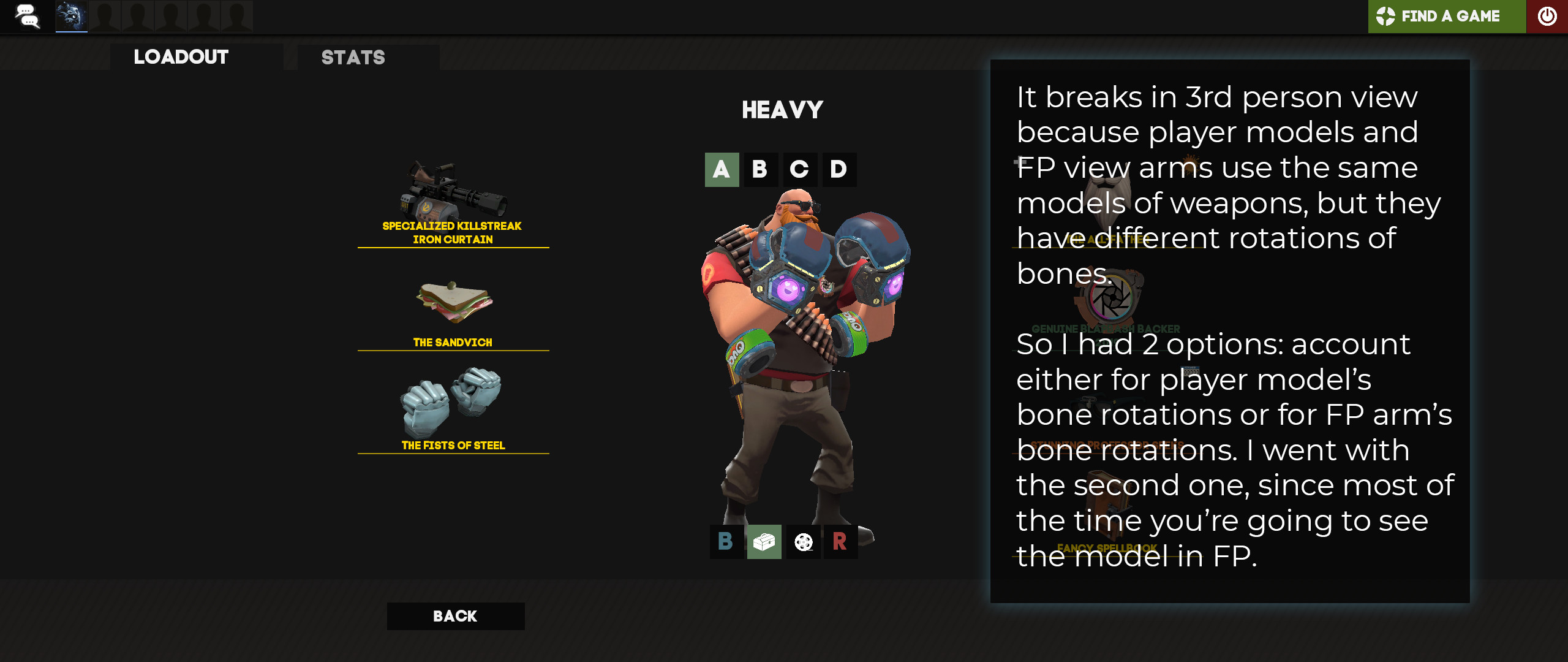Click an empty player avatar slot
Viewport: 1568px width, 662px height.
pyautogui.click(x=105, y=15)
